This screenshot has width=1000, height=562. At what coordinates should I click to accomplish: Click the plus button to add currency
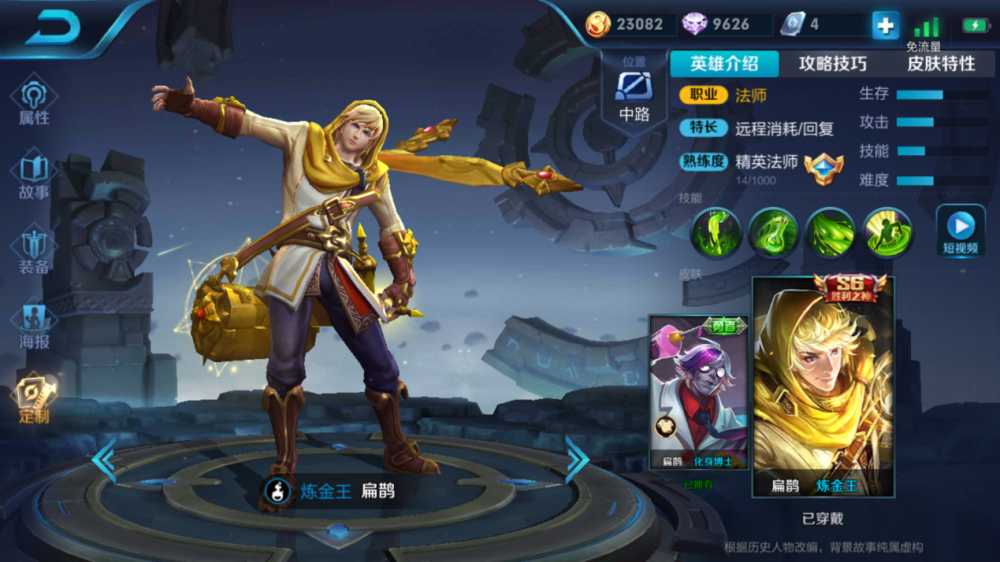[885, 25]
